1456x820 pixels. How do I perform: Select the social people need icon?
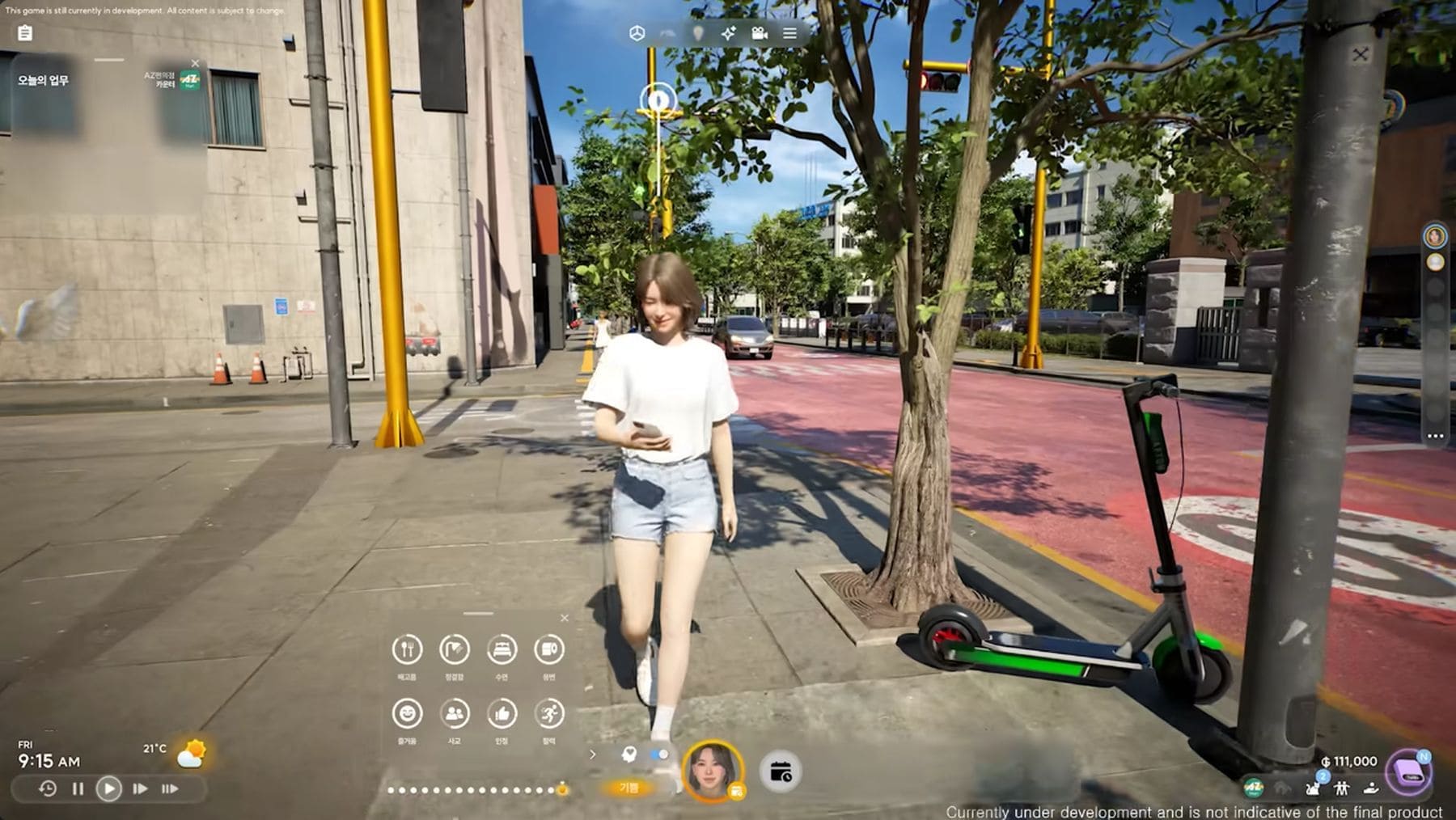[x=455, y=714]
